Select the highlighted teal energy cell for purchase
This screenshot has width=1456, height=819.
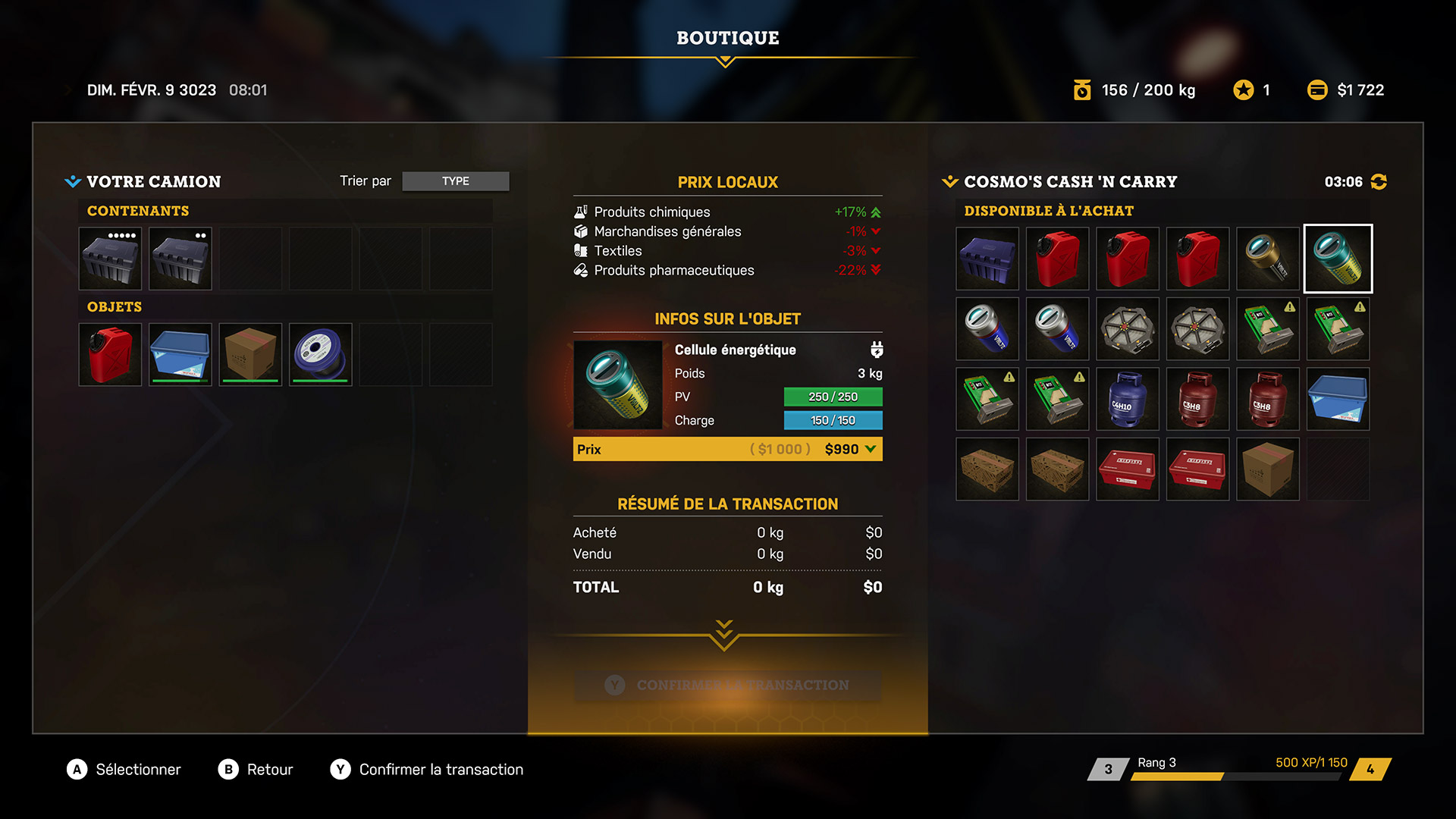point(1338,259)
